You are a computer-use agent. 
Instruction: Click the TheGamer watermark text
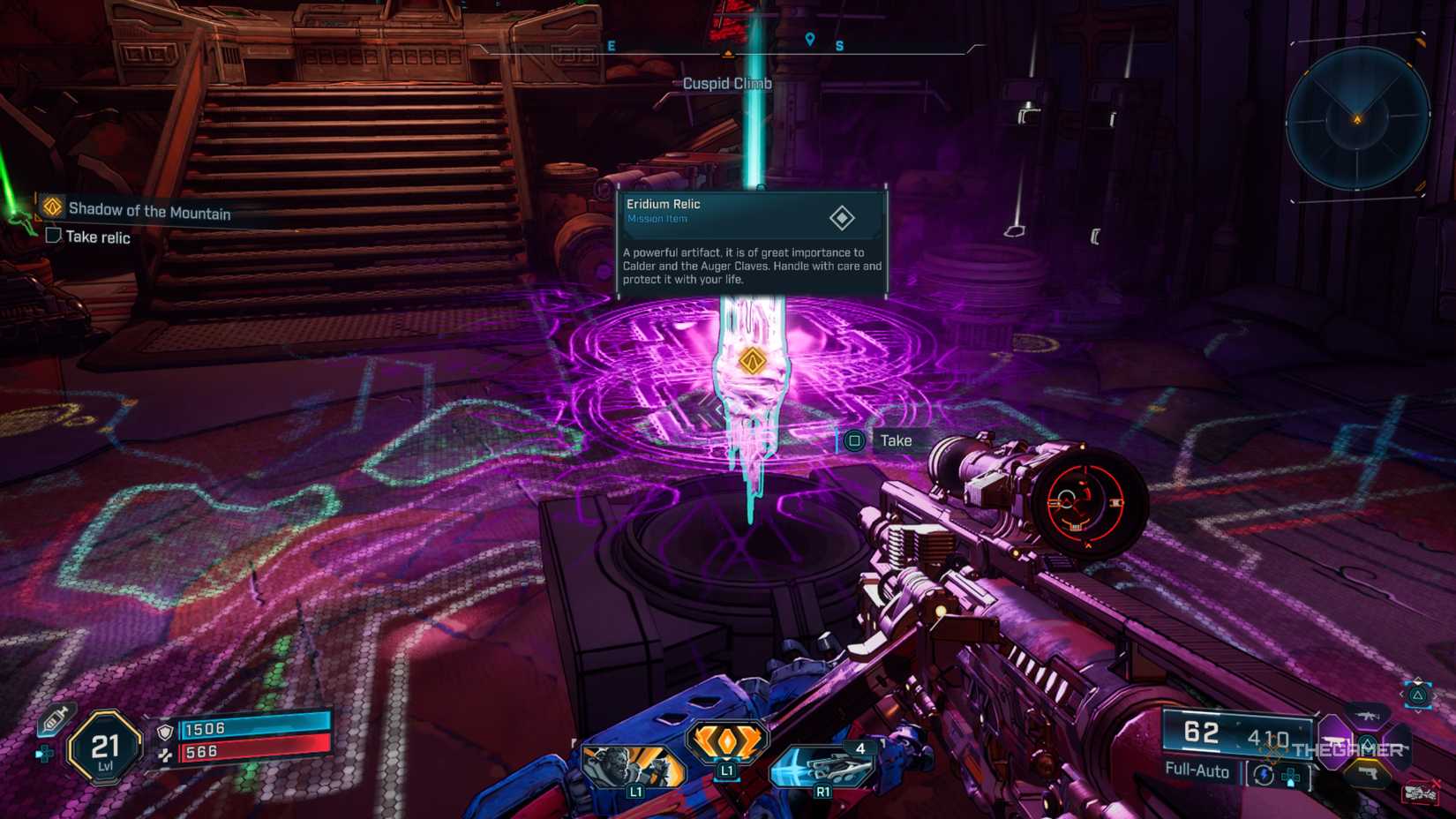pyautogui.click(x=1347, y=749)
